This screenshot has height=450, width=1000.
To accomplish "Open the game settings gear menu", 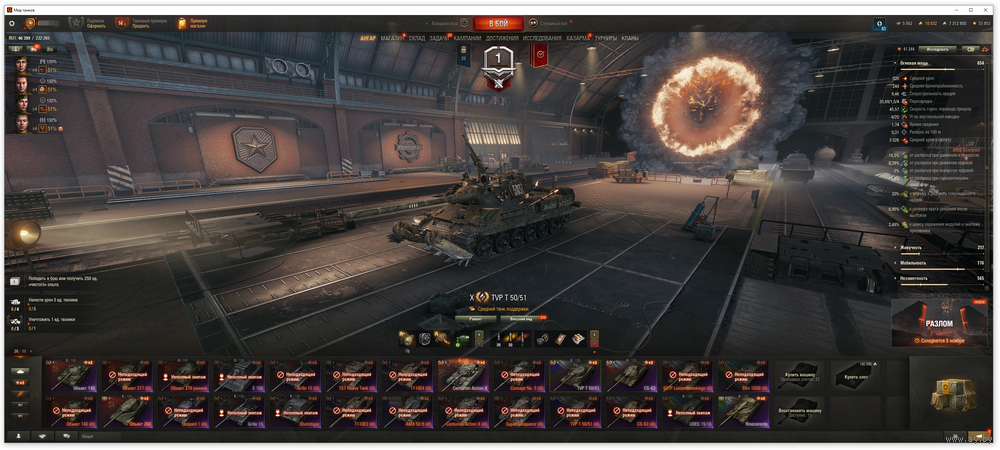I will pos(12,23).
